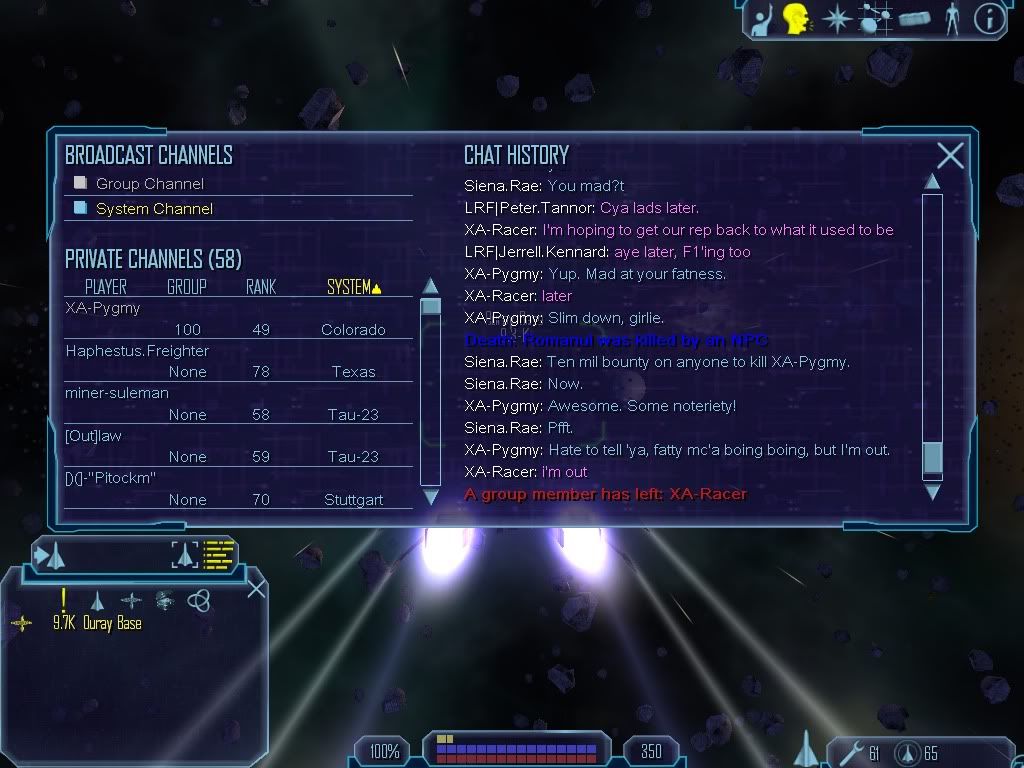The height and width of the screenshot is (768, 1024).
Task: Click the chat history scrollbar down arrow
Action: [x=932, y=491]
